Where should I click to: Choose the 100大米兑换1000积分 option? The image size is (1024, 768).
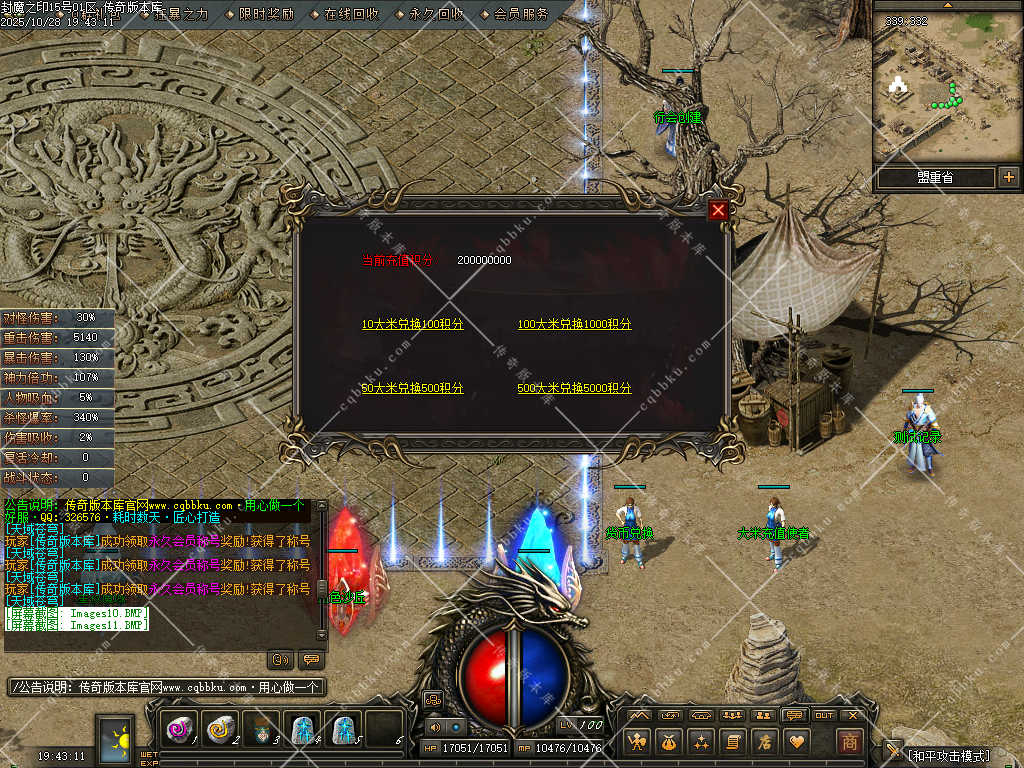click(574, 325)
